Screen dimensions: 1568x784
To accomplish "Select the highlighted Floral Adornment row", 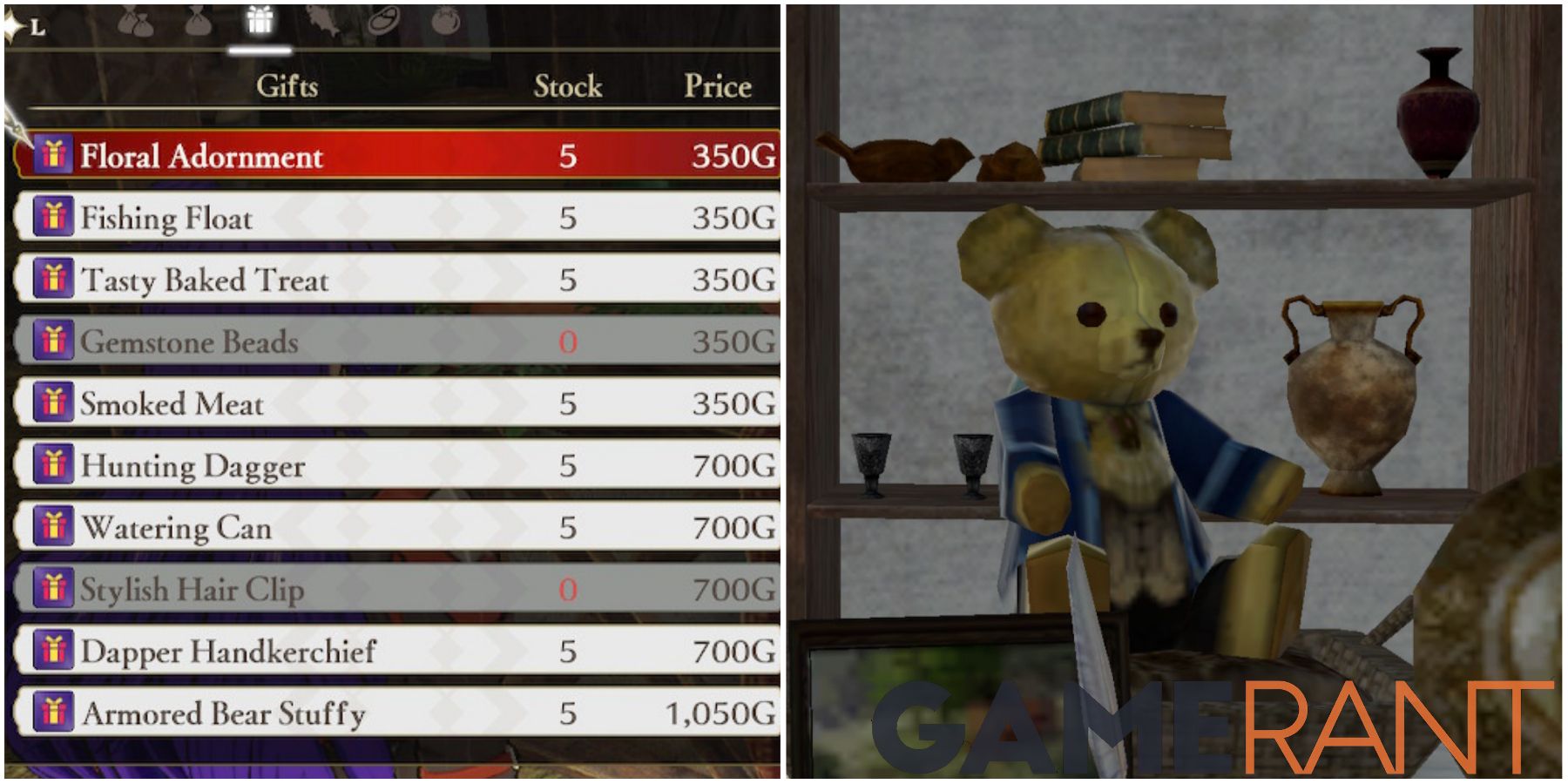I will (348, 157).
